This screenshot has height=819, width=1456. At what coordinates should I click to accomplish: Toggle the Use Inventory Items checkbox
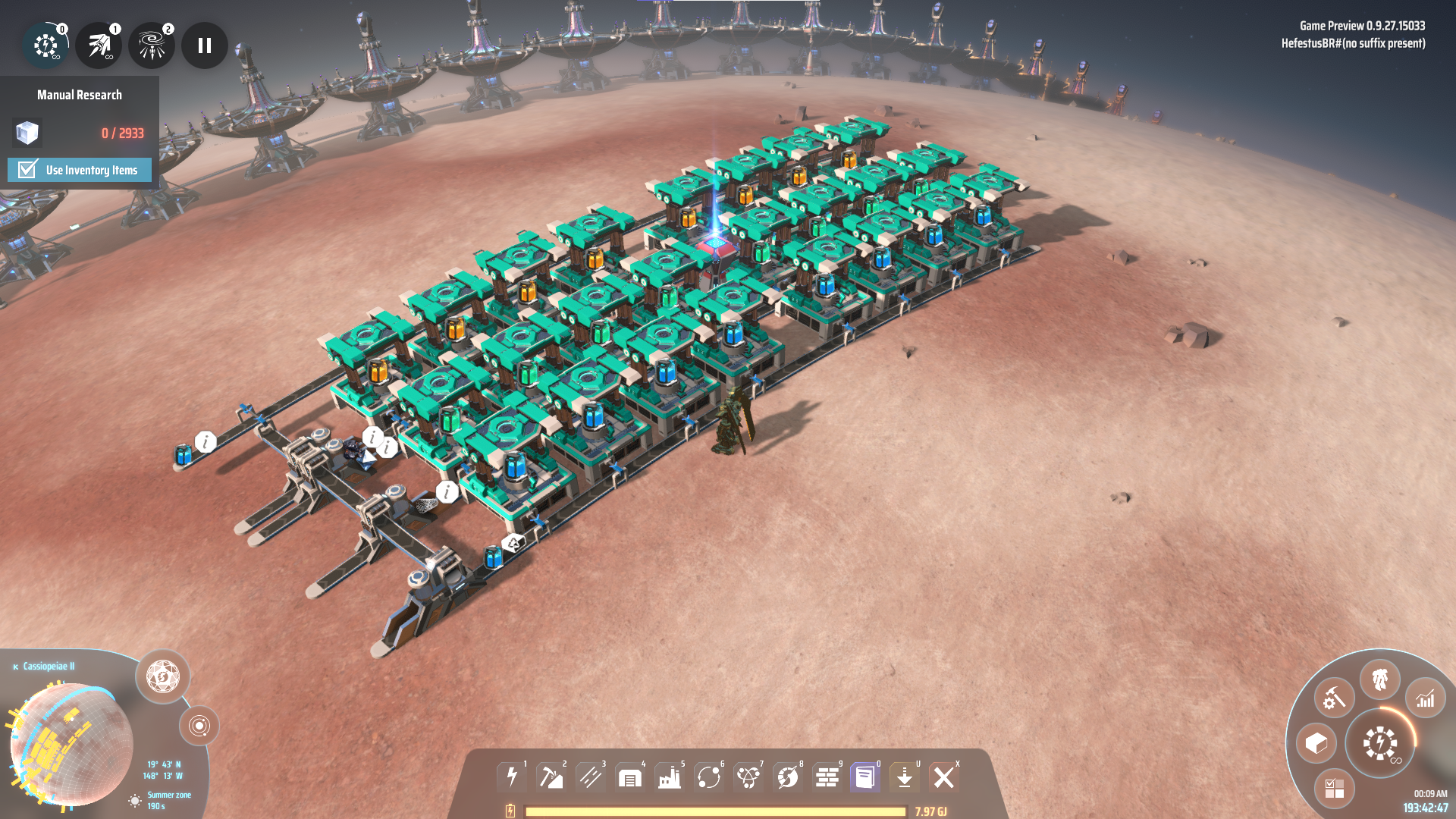[28, 169]
